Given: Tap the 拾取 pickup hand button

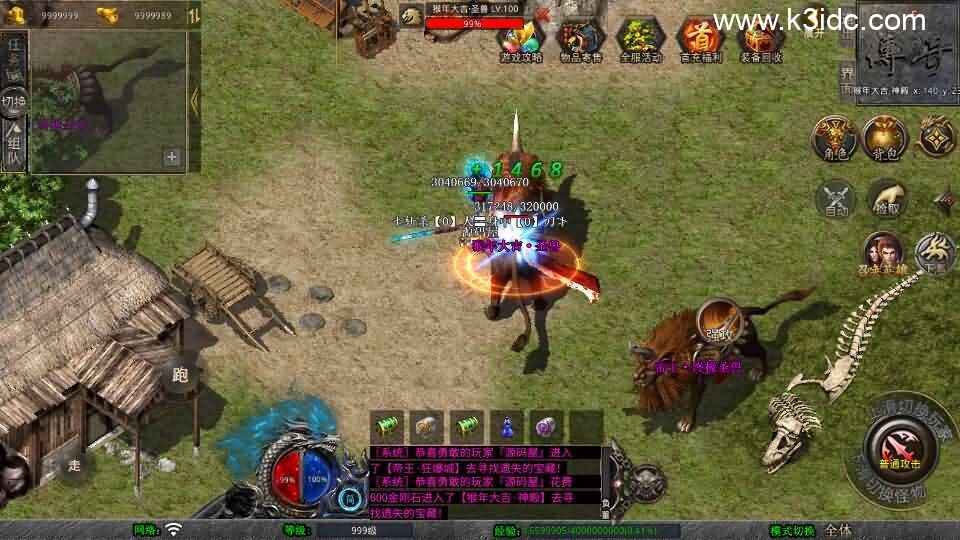Looking at the screenshot, I should (887, 198).
